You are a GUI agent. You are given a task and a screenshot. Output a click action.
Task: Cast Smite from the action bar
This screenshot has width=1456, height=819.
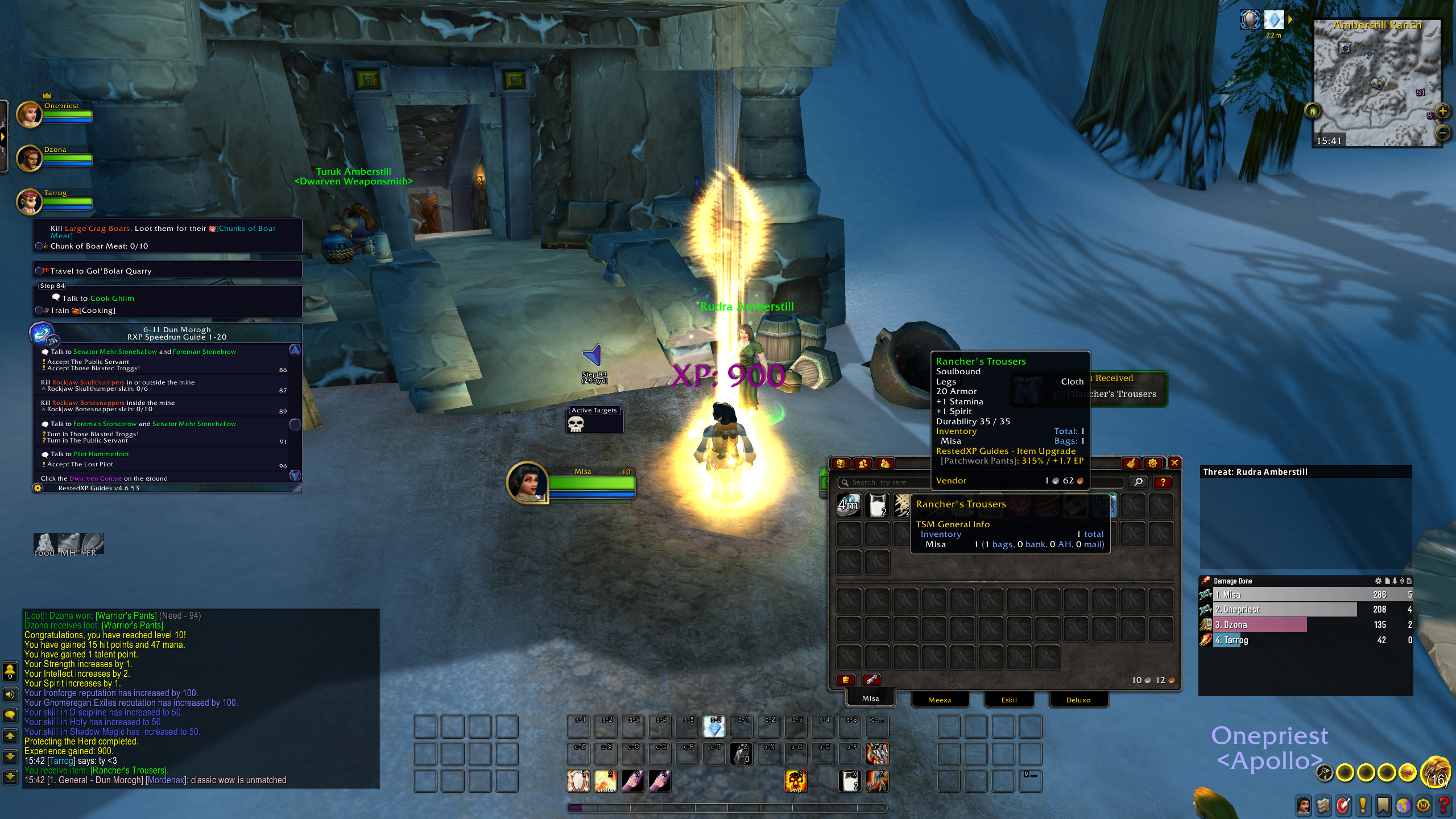605,781
